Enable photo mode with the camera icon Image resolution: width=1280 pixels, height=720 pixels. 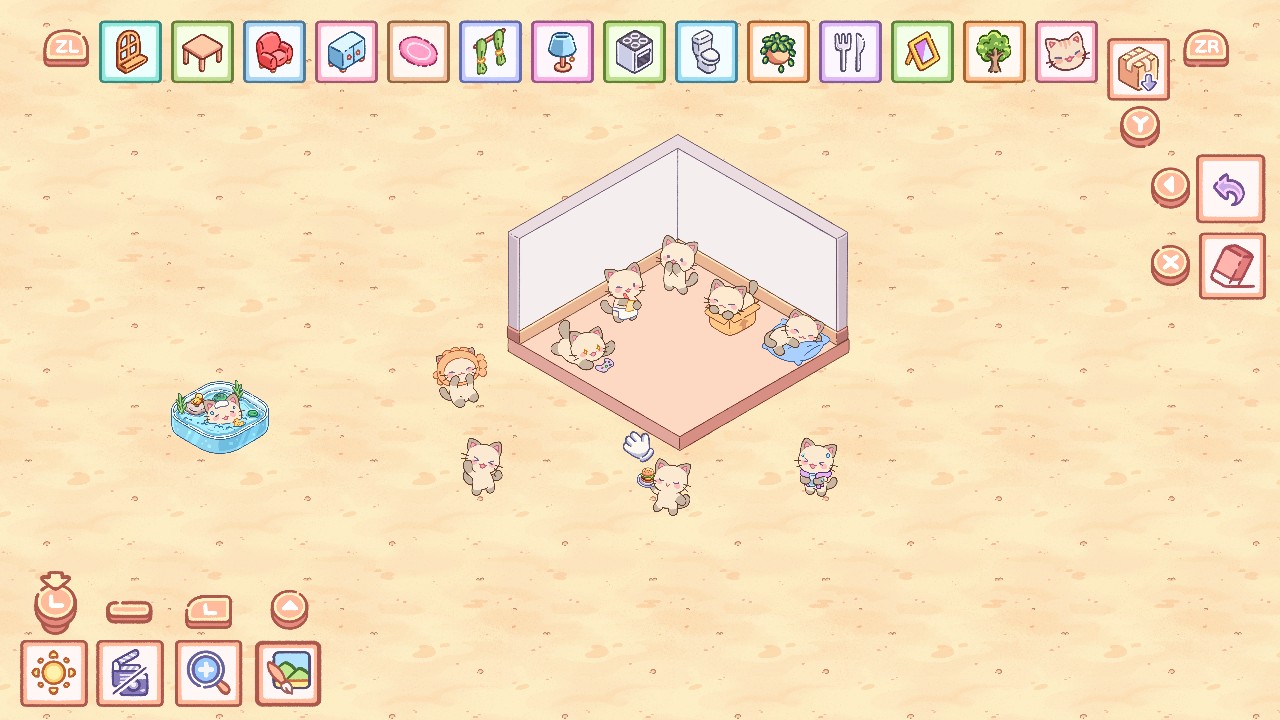[x=131, y=673]
